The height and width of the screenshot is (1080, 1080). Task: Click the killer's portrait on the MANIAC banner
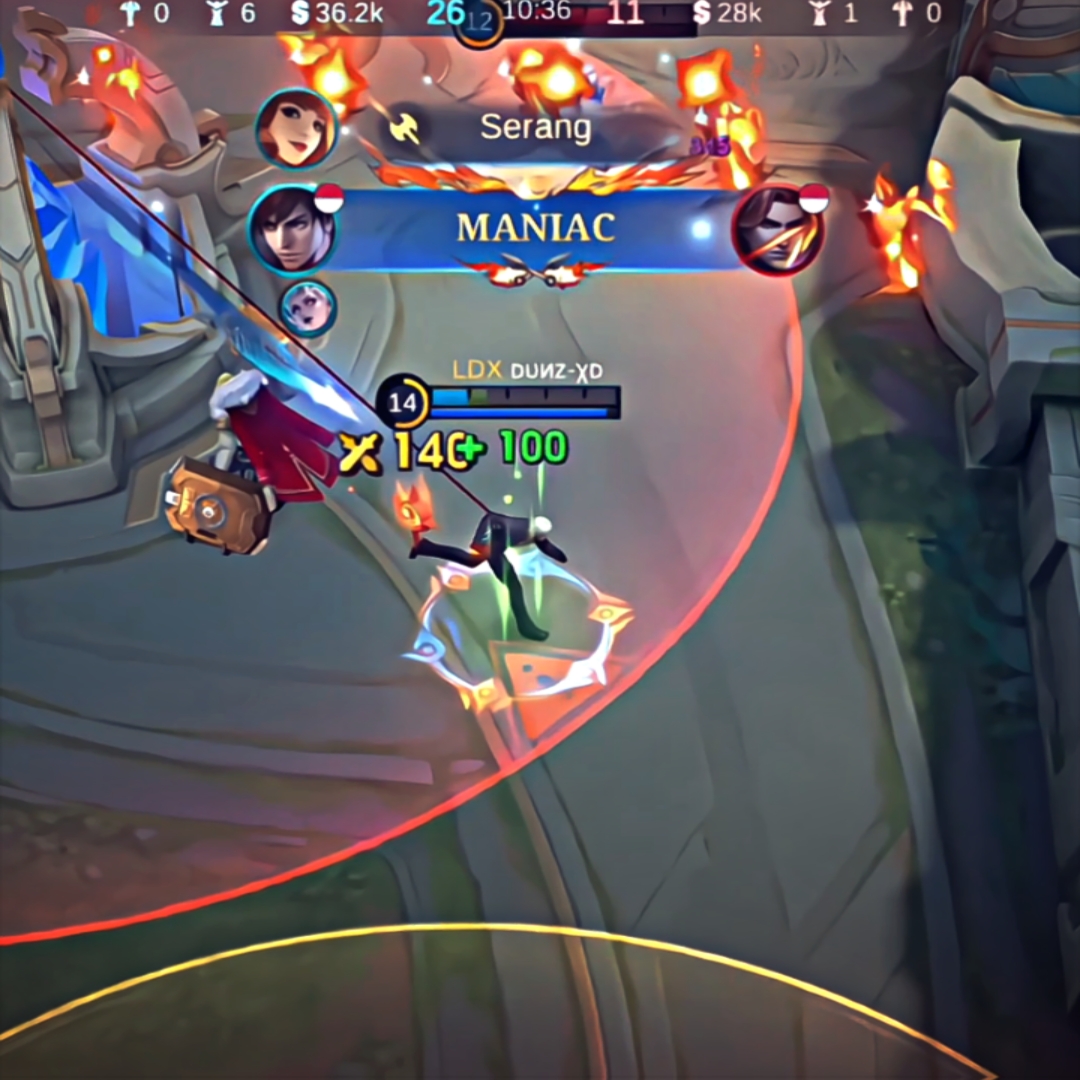pyautogui.click(x=291, y=229)
